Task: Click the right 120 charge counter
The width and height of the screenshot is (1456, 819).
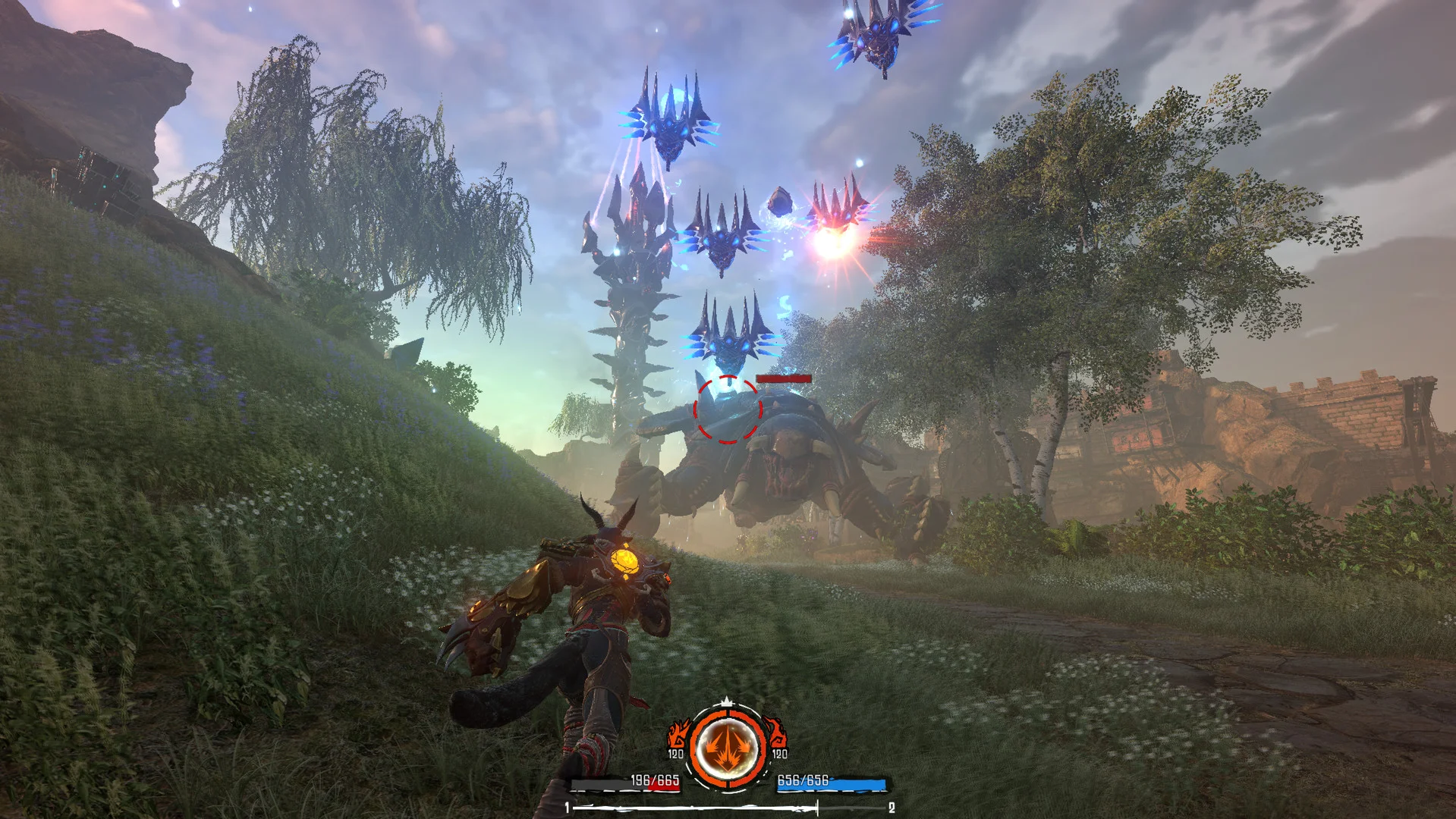Action: (x=780, y=754)
